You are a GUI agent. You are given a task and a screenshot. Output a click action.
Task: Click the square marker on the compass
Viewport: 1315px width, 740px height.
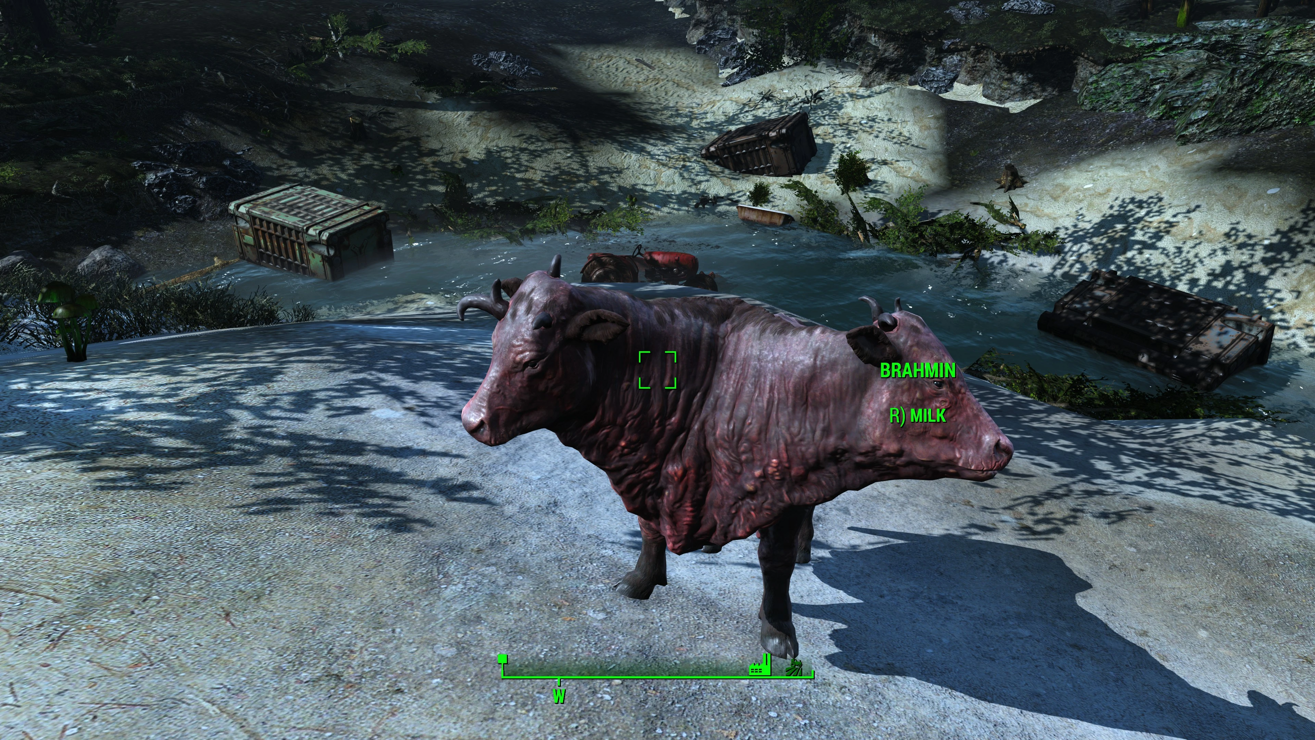(x=503, y=659)
